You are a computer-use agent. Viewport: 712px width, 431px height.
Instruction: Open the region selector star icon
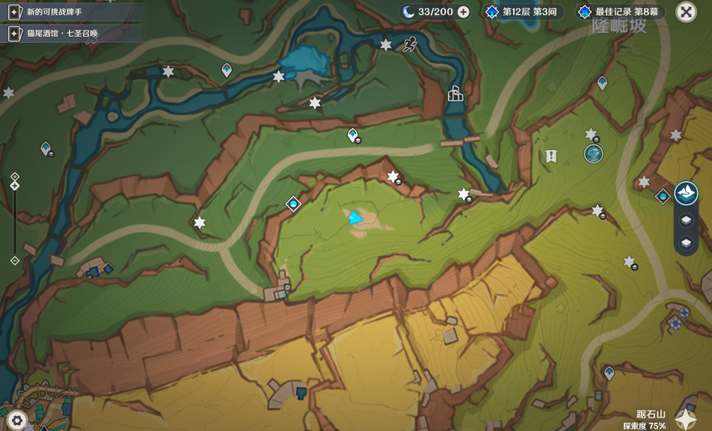tap(686, 418)
